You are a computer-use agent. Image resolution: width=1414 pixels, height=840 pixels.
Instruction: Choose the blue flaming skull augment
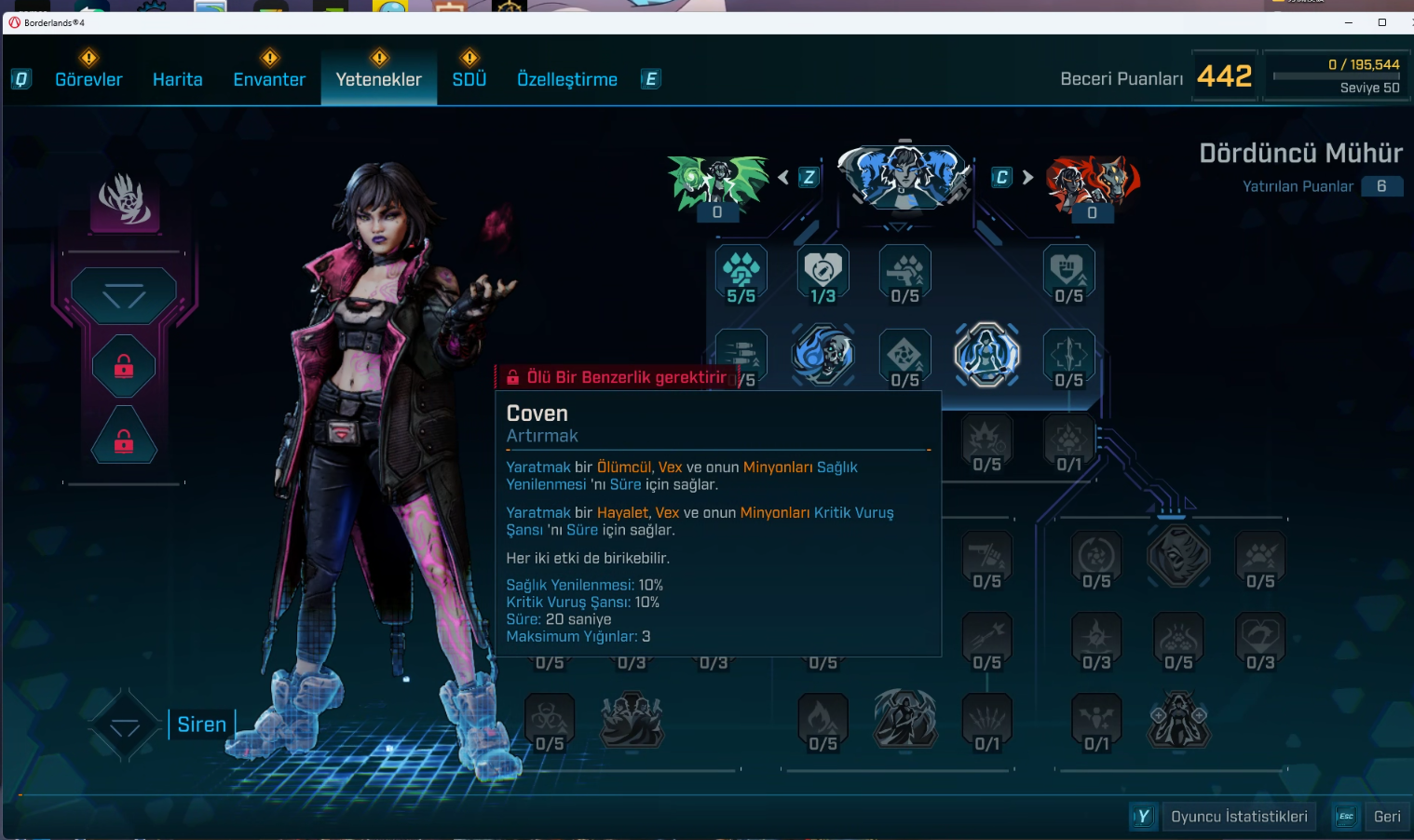point(823,354)
